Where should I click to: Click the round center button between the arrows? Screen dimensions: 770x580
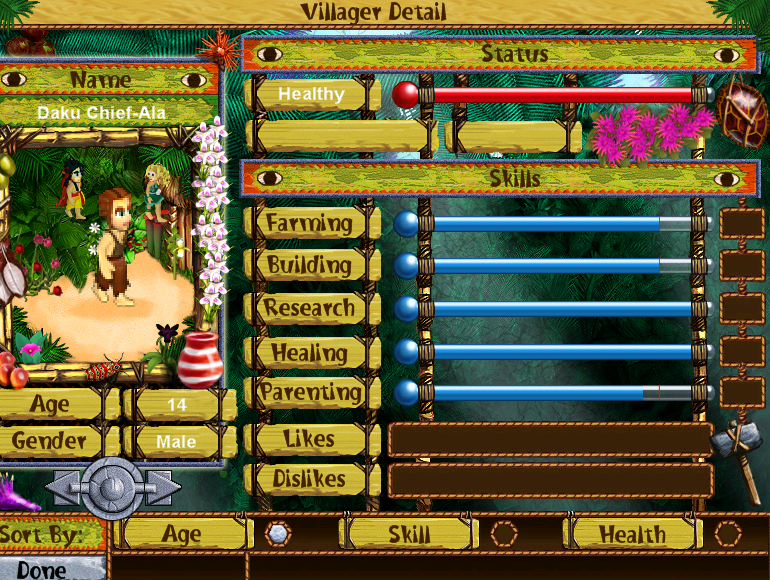pyautogui.click(x=112, y=488)
